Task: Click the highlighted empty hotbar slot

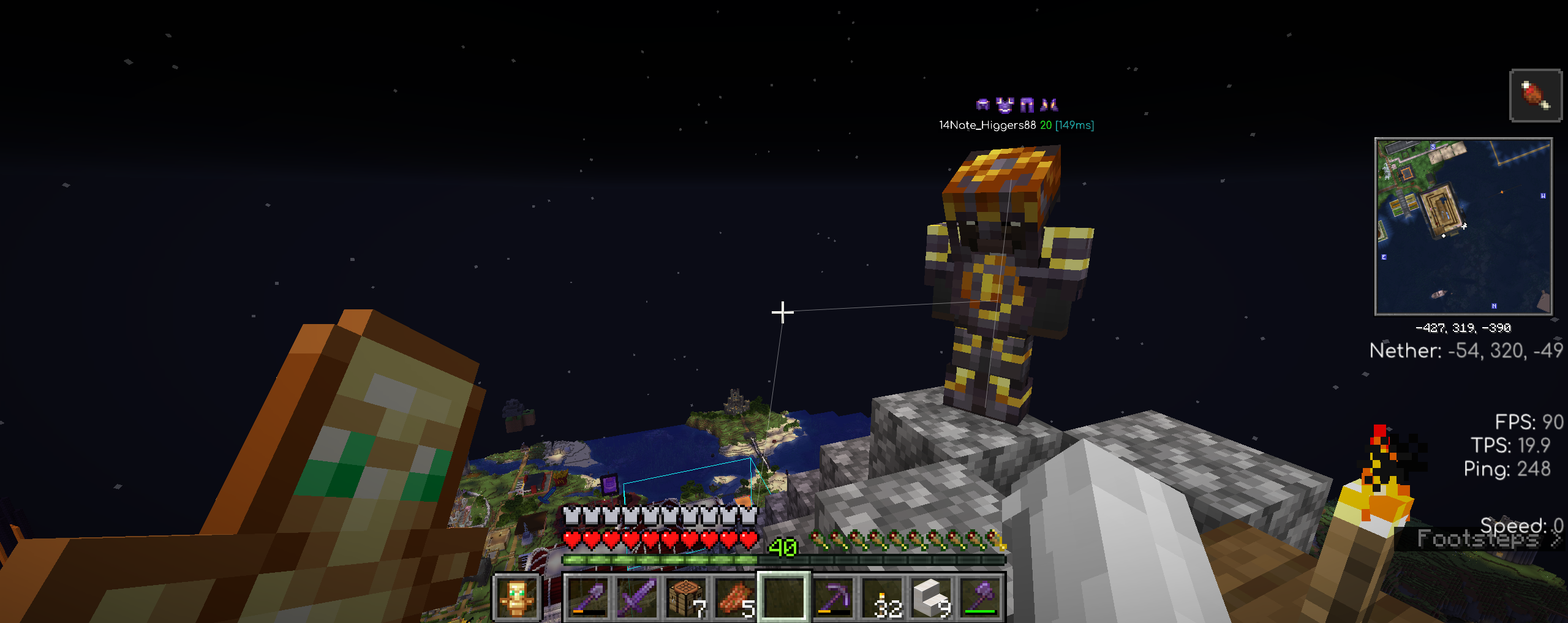Action: click(x=784, y=597)
